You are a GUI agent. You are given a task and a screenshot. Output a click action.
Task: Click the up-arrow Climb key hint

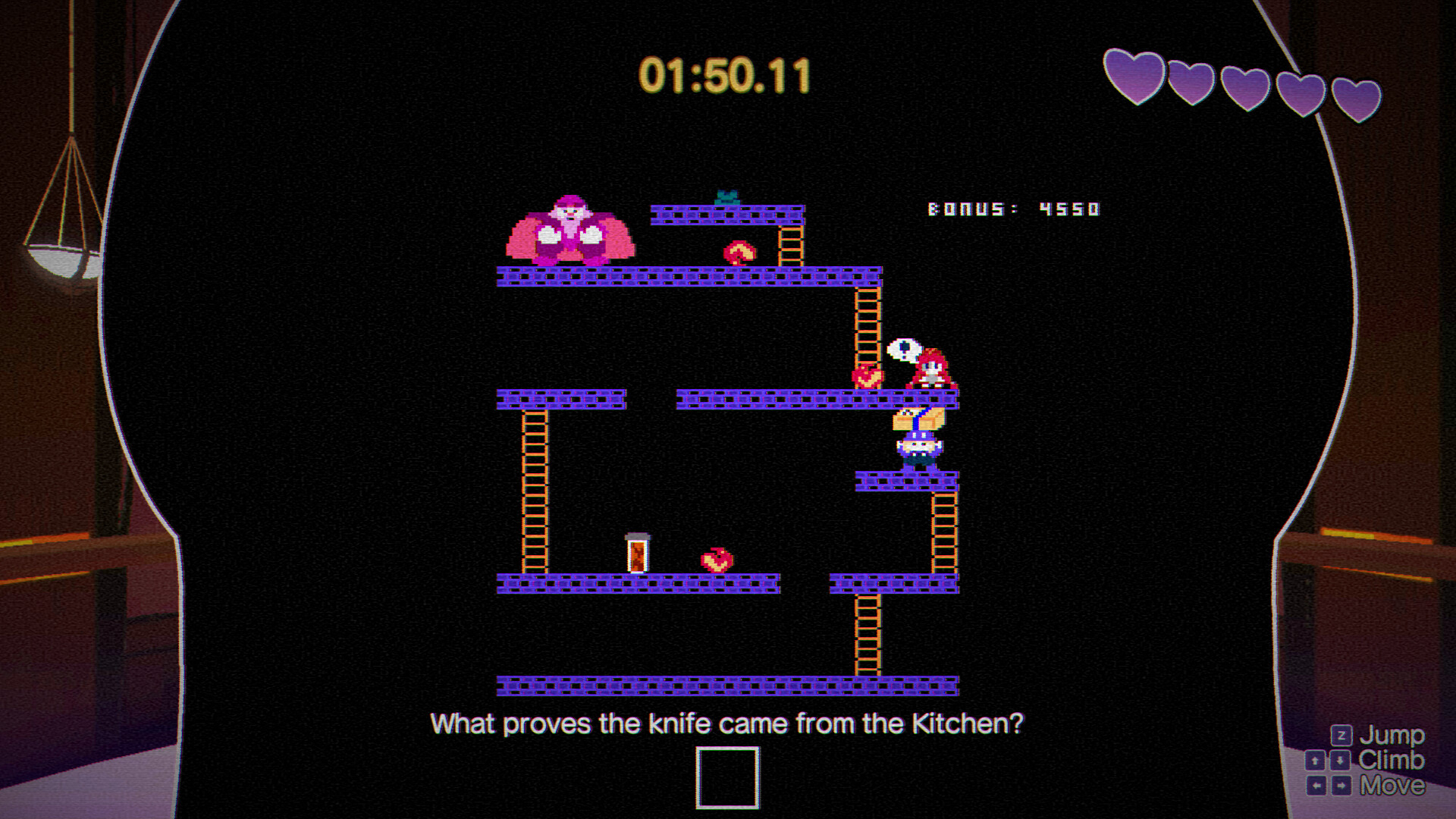pyautogui.click(x=1315, y=761)
